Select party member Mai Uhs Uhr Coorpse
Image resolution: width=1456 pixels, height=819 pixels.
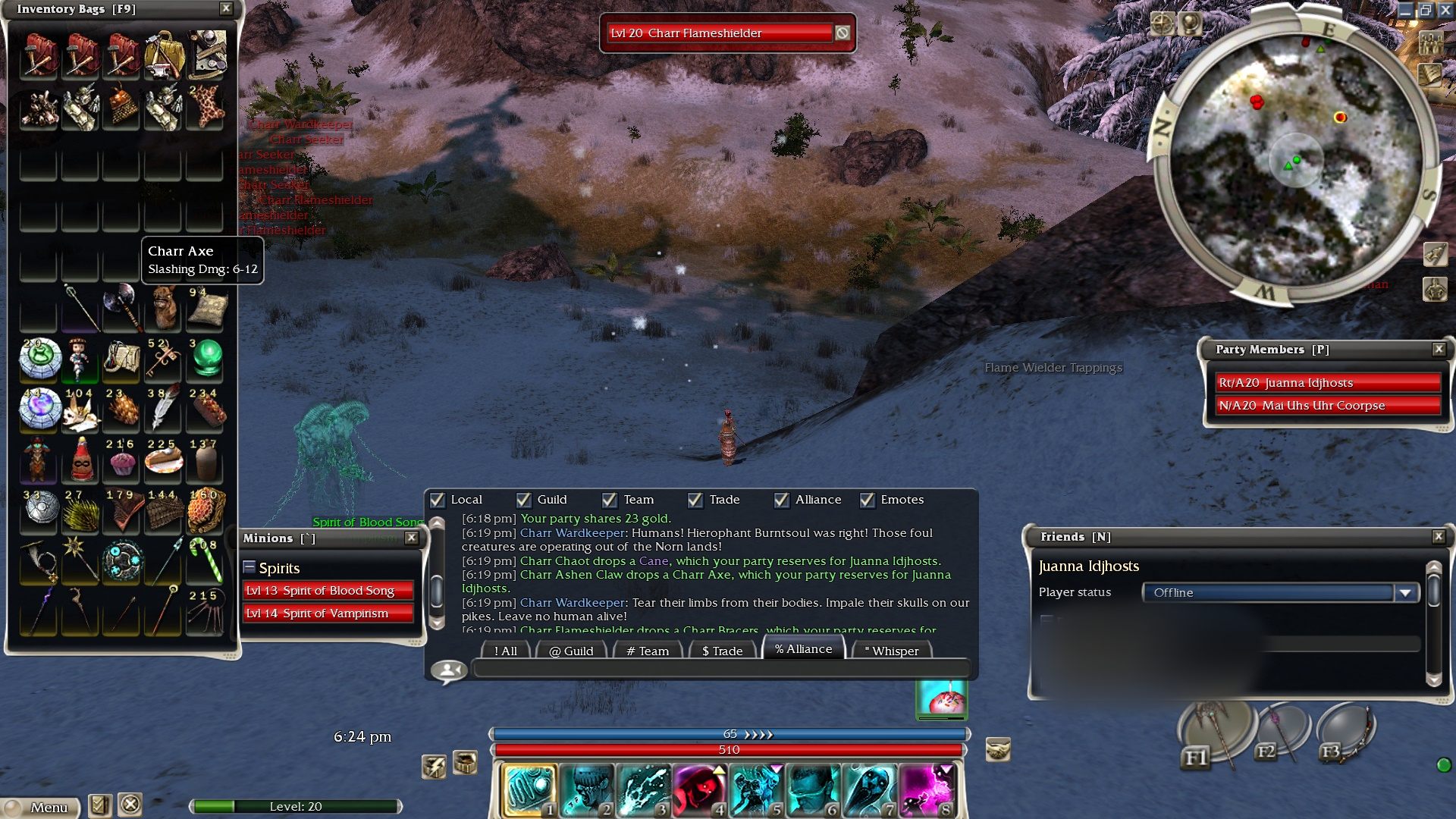tap(1327, 406)
